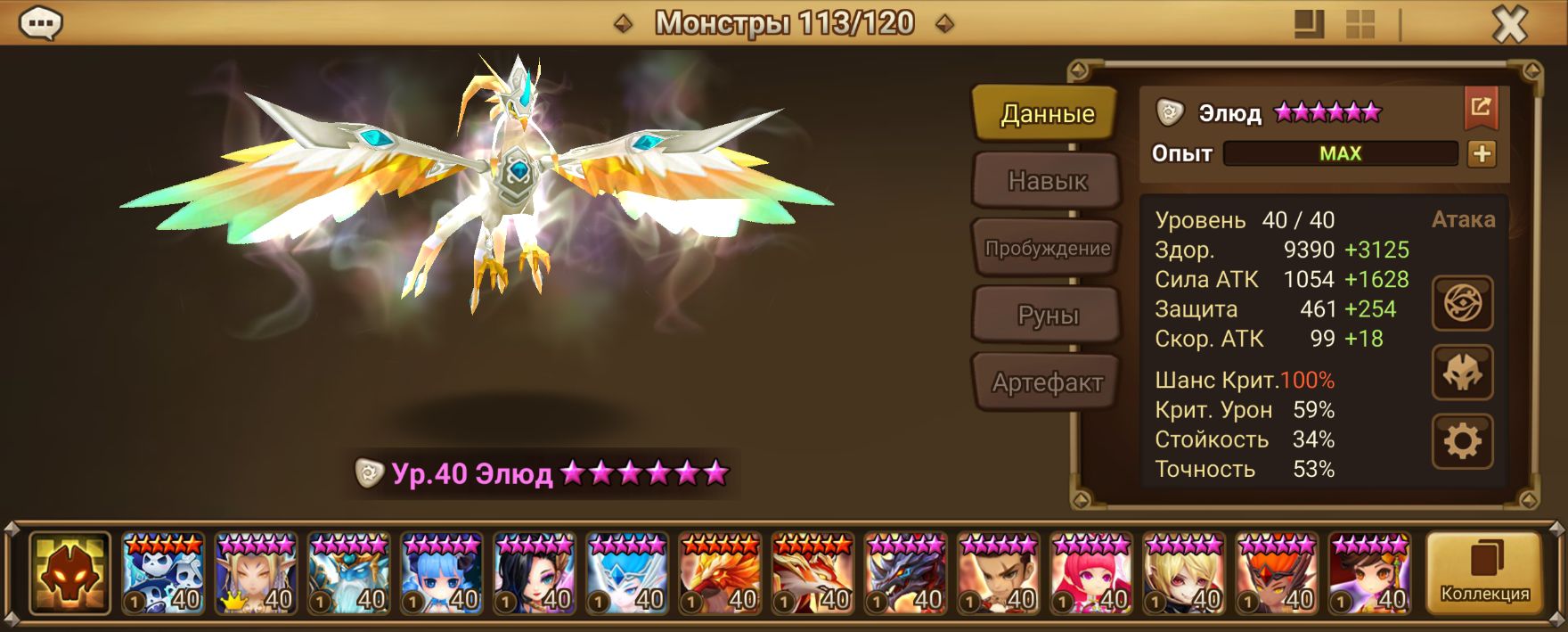The height and width of the screenshot is (632, 1568).
Task: Select the pink-haired girl monster thumbnail
Action: [1091, 573]
